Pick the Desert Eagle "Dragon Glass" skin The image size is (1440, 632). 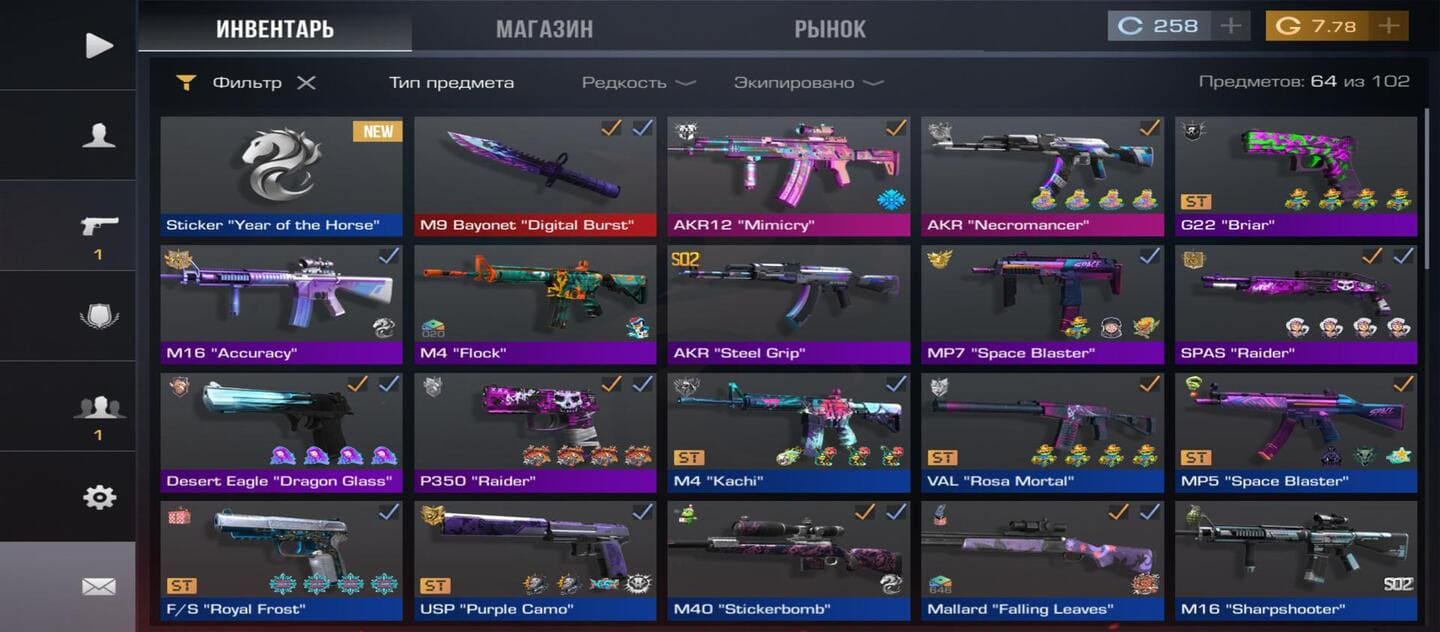281,432
